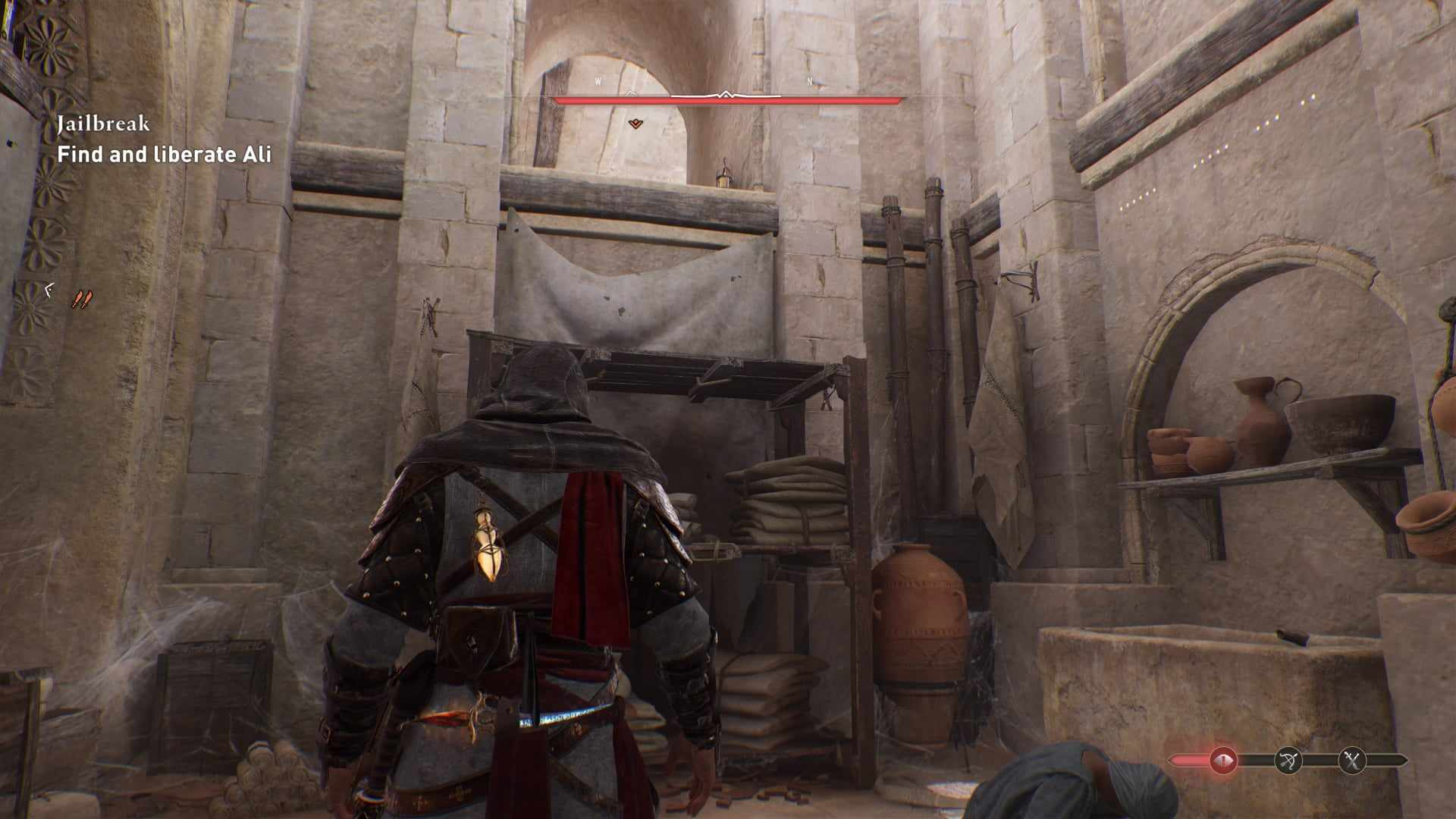Select the crossed daggers melee icon

pyautogui.click(x=1351, y=760)
